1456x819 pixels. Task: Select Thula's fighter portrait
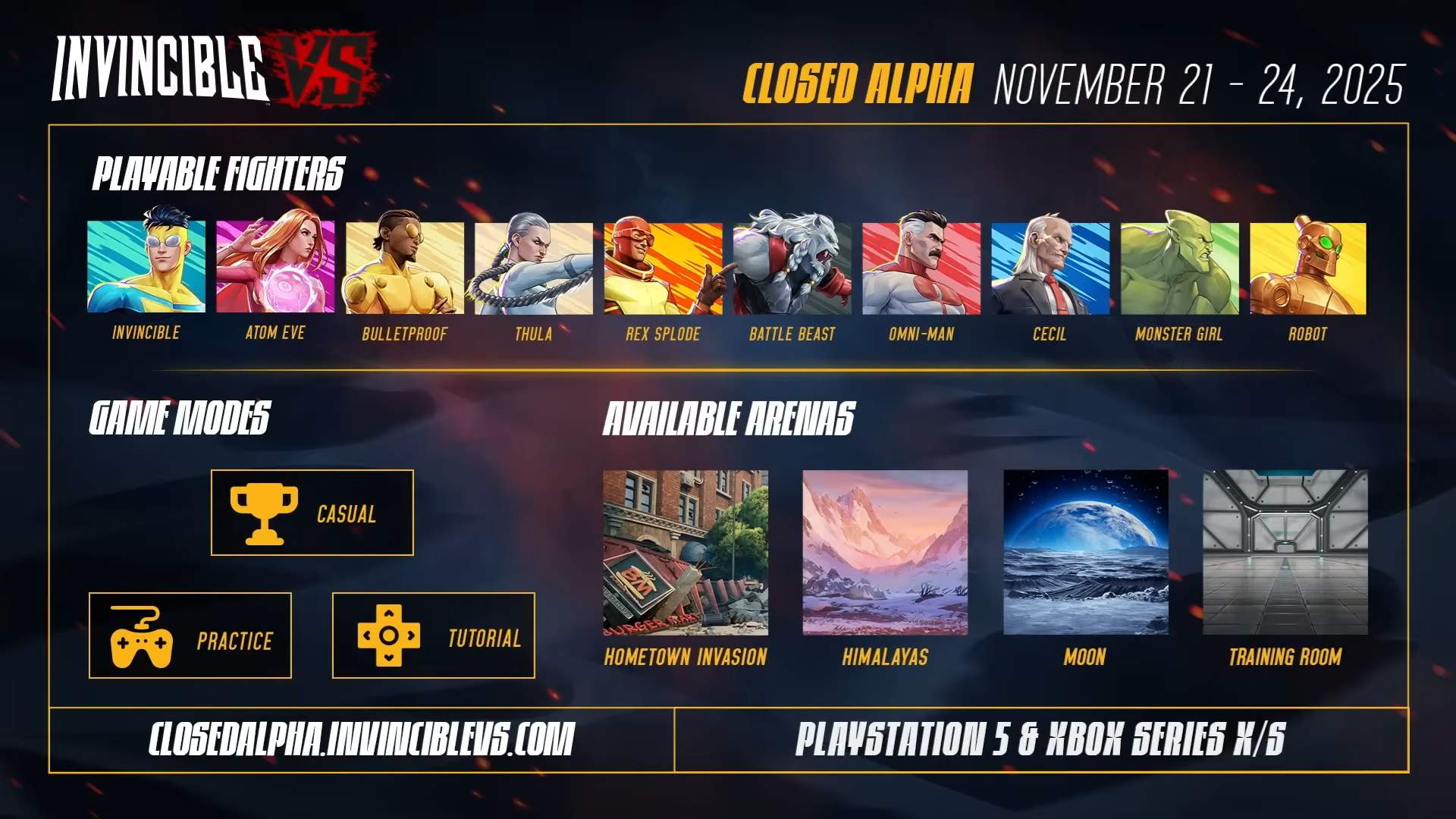(x=534, y=267)
